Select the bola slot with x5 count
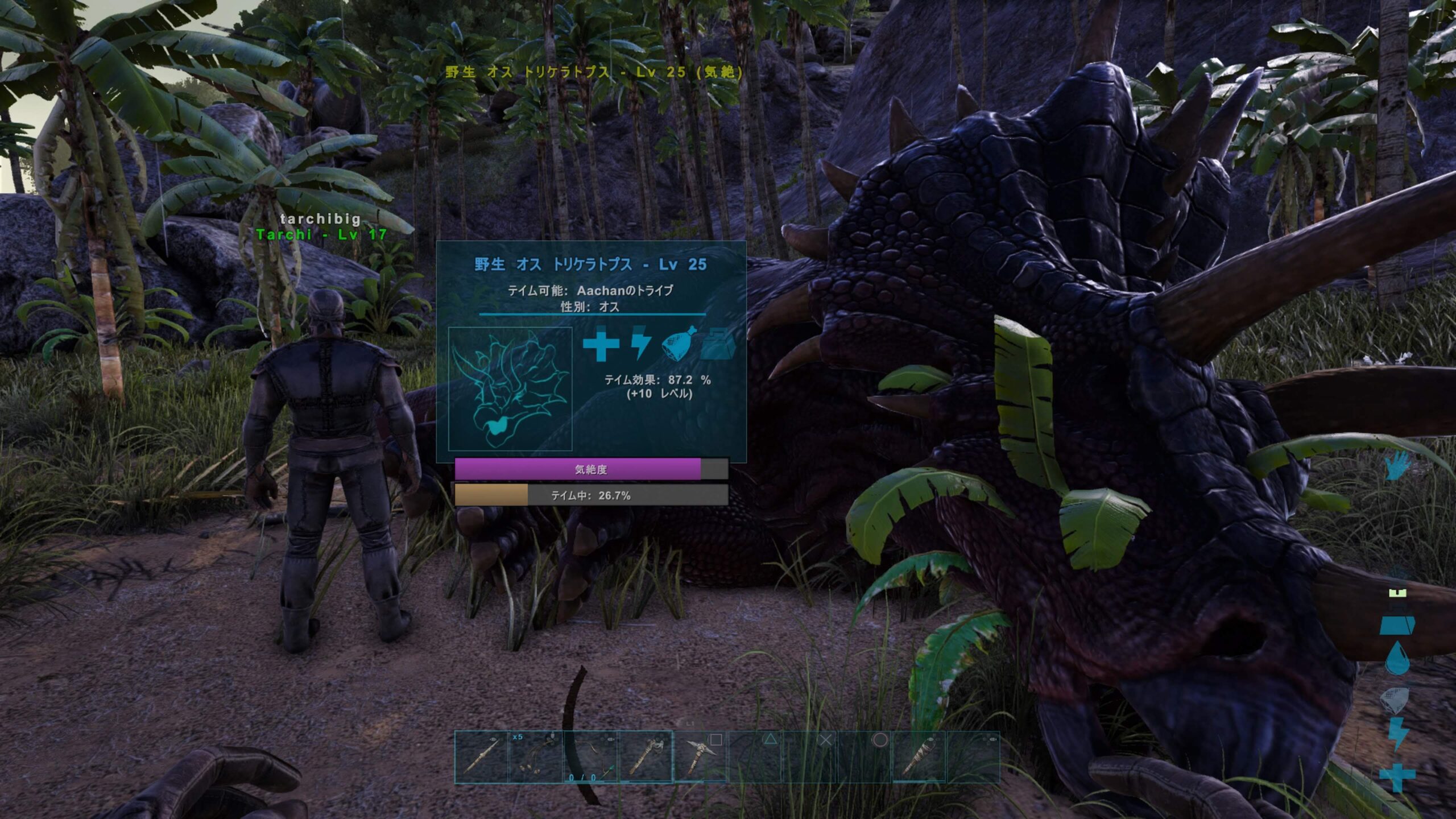Screen dimensions: 1456x819 [536, 758]
